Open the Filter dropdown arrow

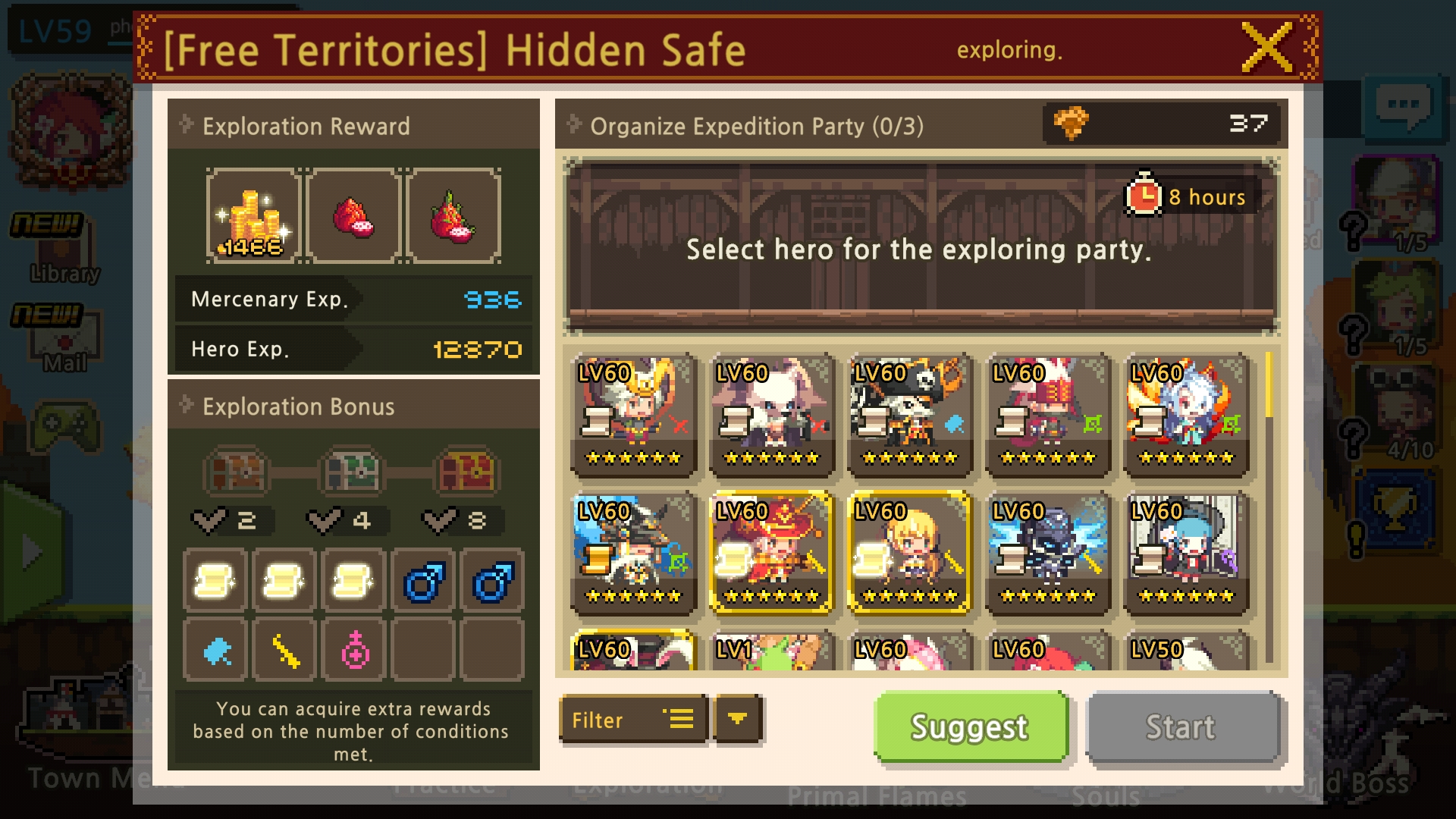(737, 720)
